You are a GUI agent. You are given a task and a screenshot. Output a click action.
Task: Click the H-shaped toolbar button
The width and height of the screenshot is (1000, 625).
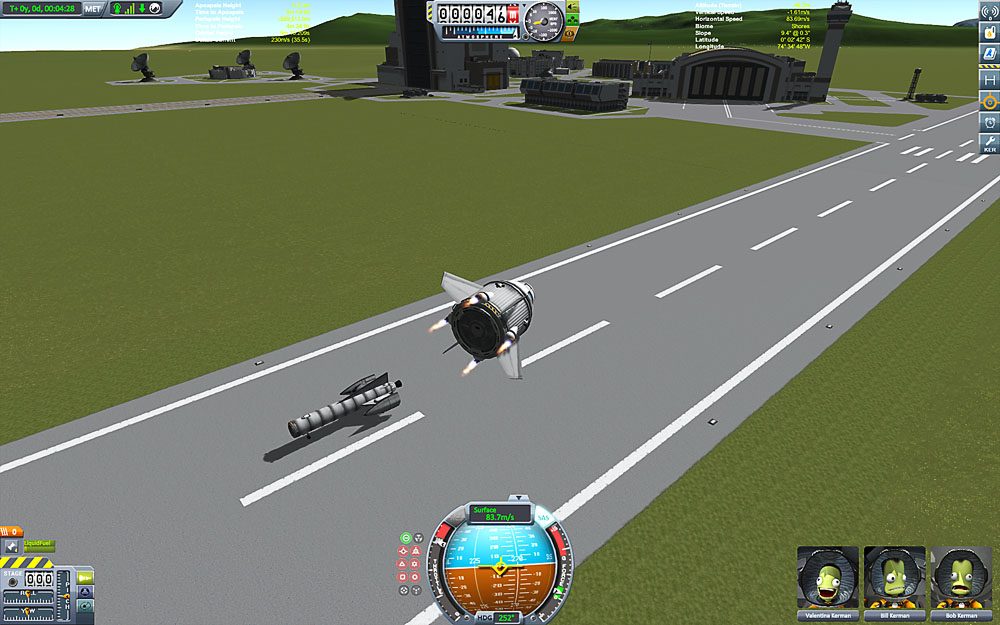(989, 79)
